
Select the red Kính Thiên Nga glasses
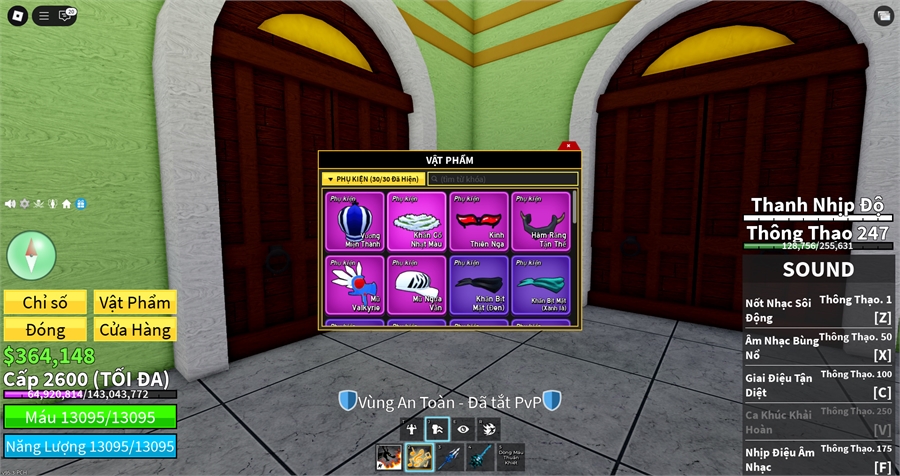478,221
